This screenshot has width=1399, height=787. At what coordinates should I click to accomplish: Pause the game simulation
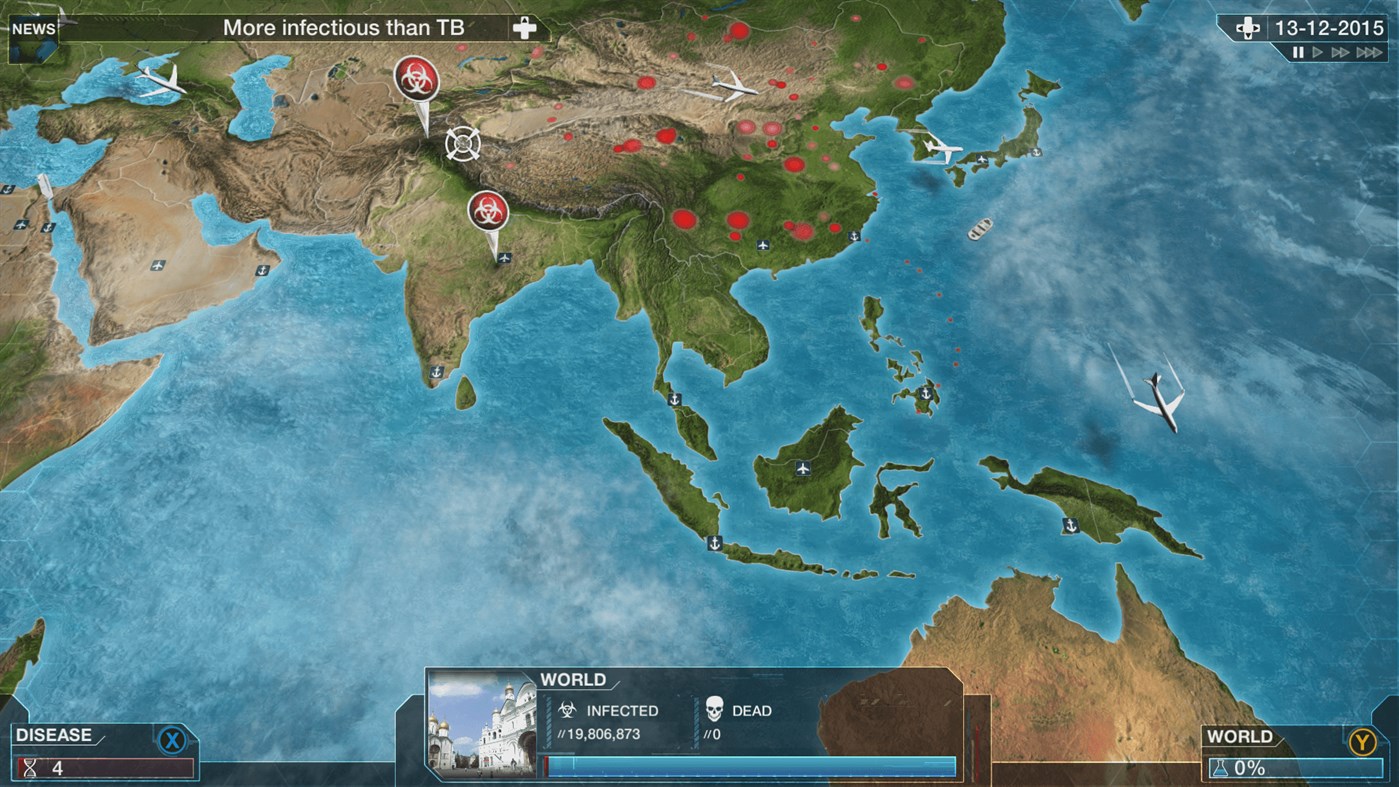click(x=1297, y=52)
